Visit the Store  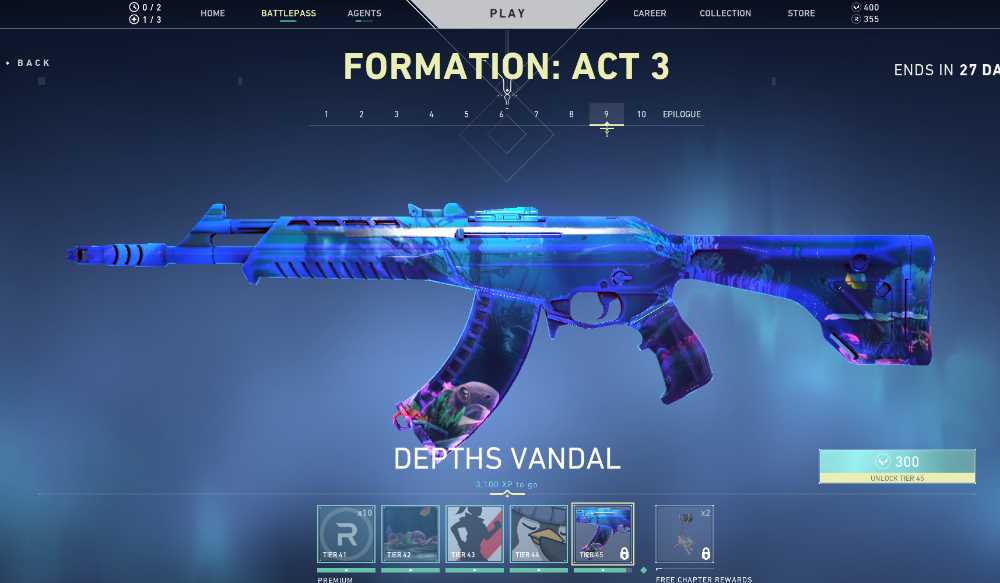click(x=801, y=14)
